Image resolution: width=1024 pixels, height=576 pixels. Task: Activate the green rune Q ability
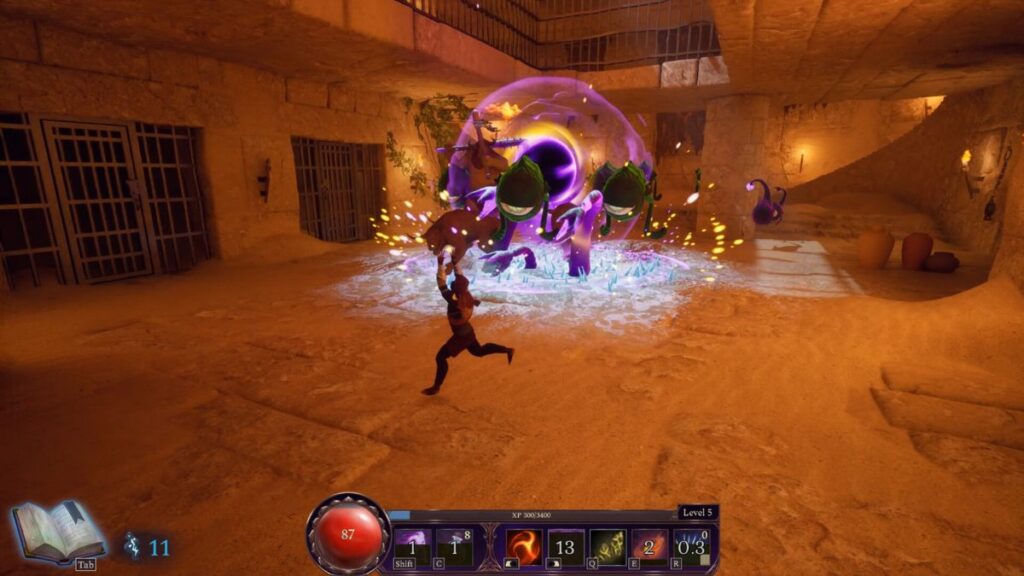(x=608, y=547)
